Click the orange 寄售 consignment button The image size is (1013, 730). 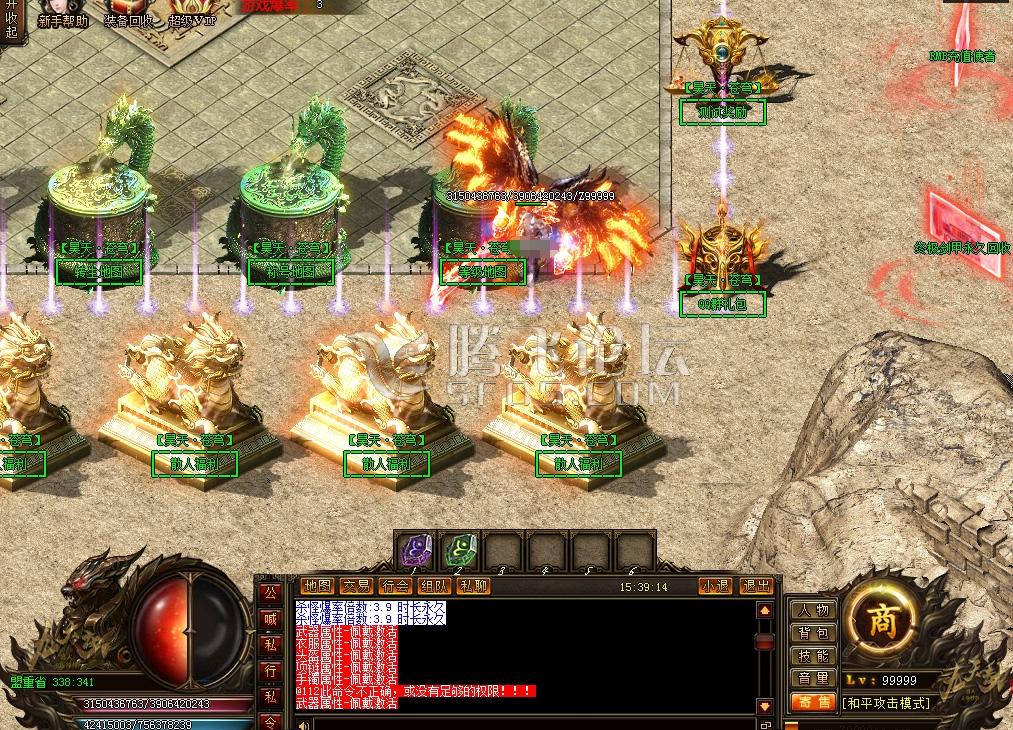[x=813, y=703]
